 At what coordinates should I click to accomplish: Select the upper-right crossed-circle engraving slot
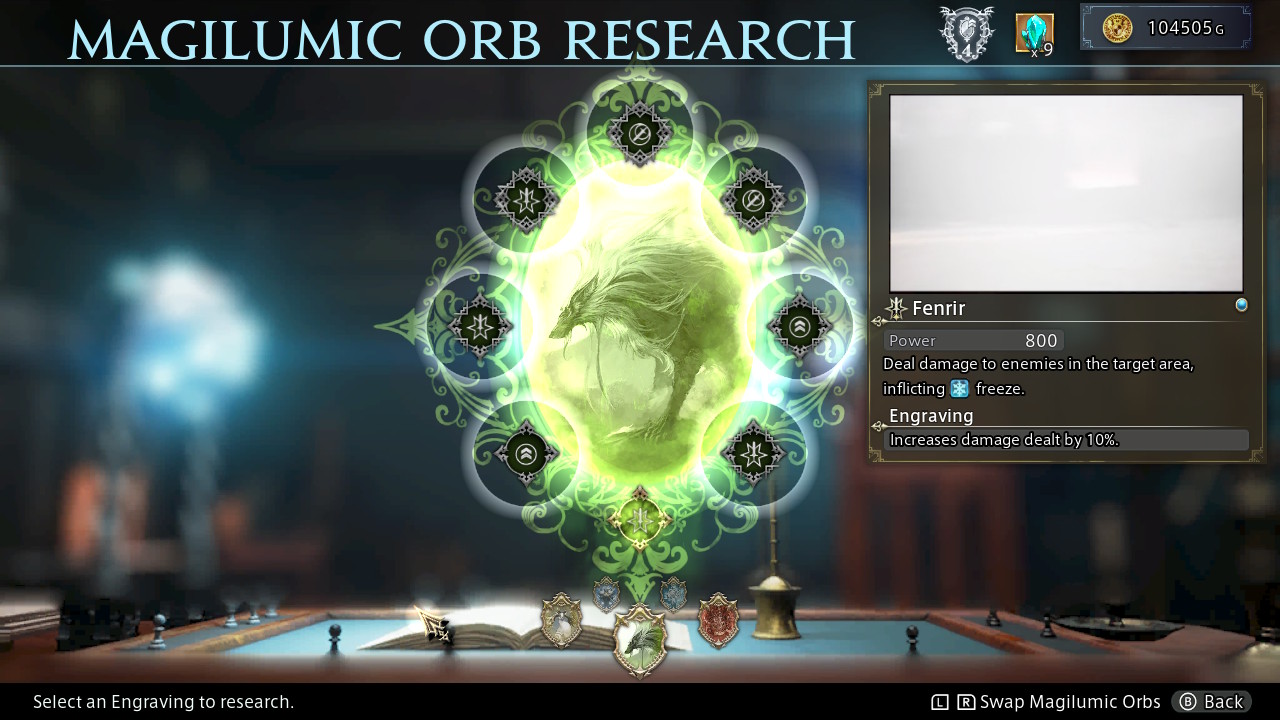(753, 200)
